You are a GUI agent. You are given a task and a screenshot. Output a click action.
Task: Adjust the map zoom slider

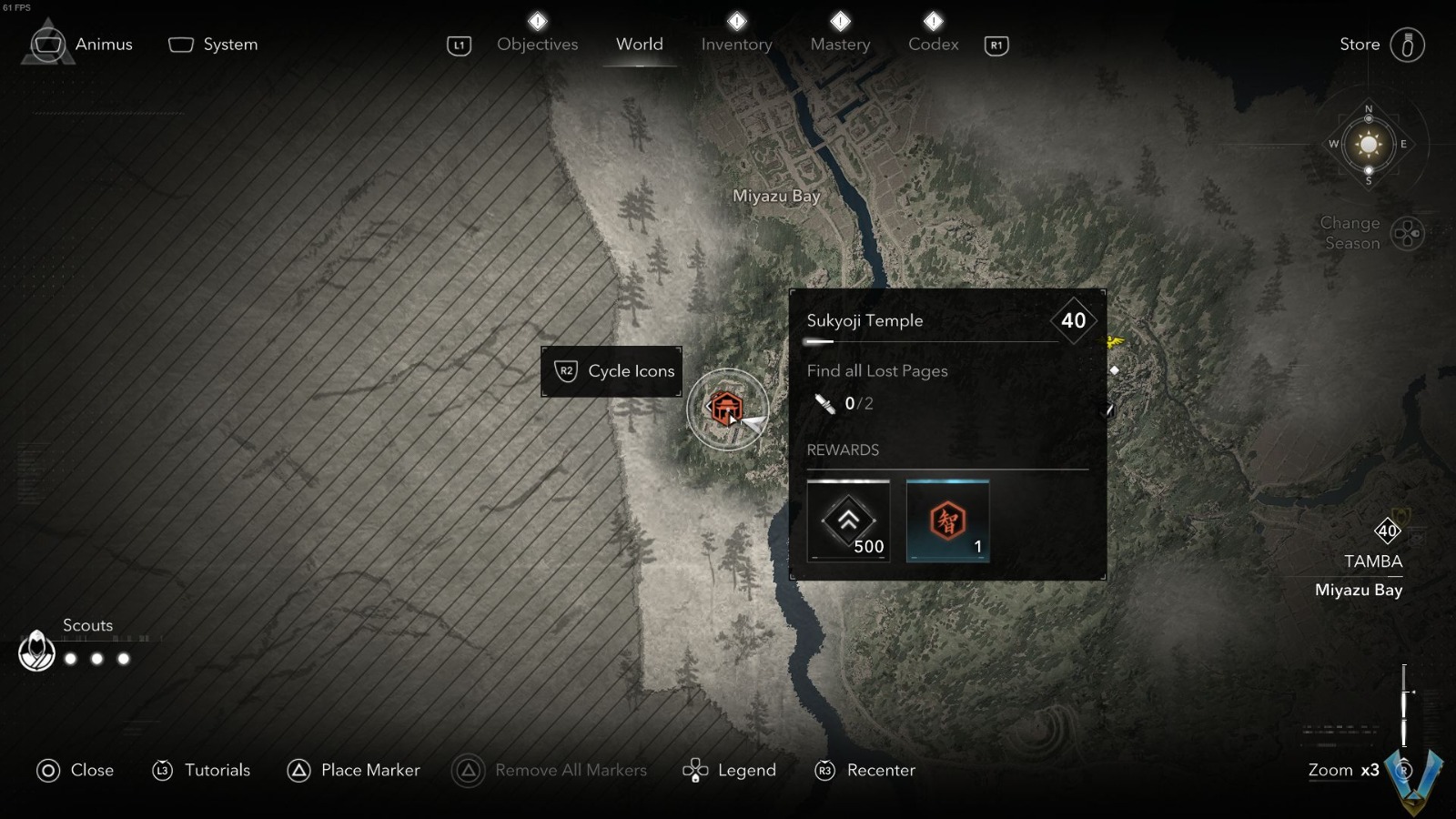coord(1404,705)
